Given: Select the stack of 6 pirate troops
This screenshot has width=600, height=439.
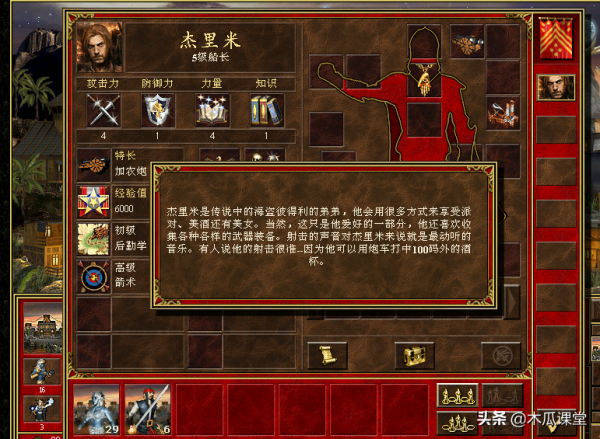Looking at the screenshot, I should pos(147,409).
